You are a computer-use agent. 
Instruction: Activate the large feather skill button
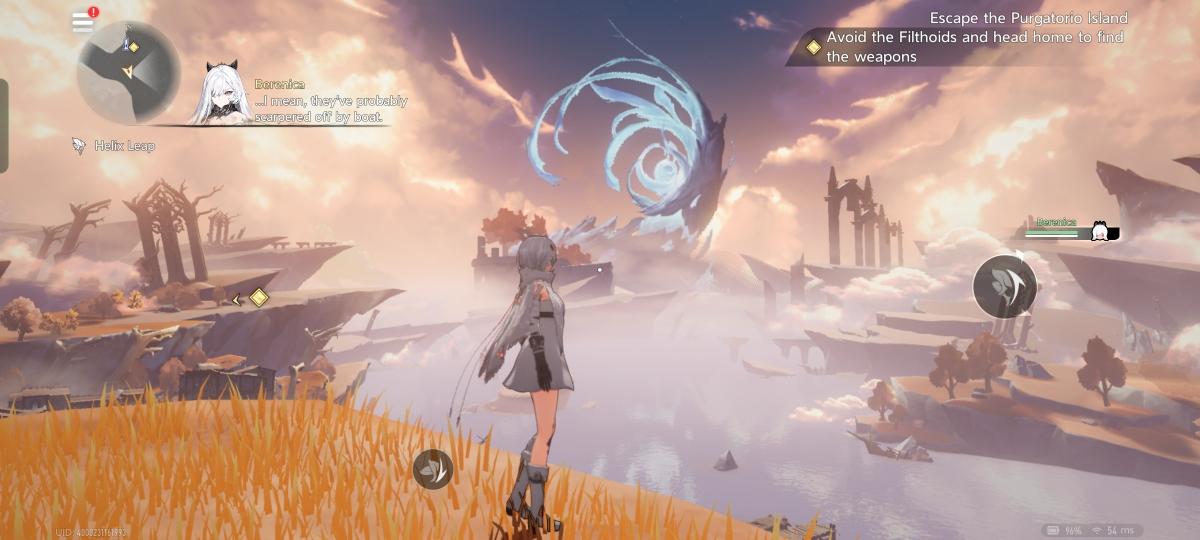[1004, 287]
